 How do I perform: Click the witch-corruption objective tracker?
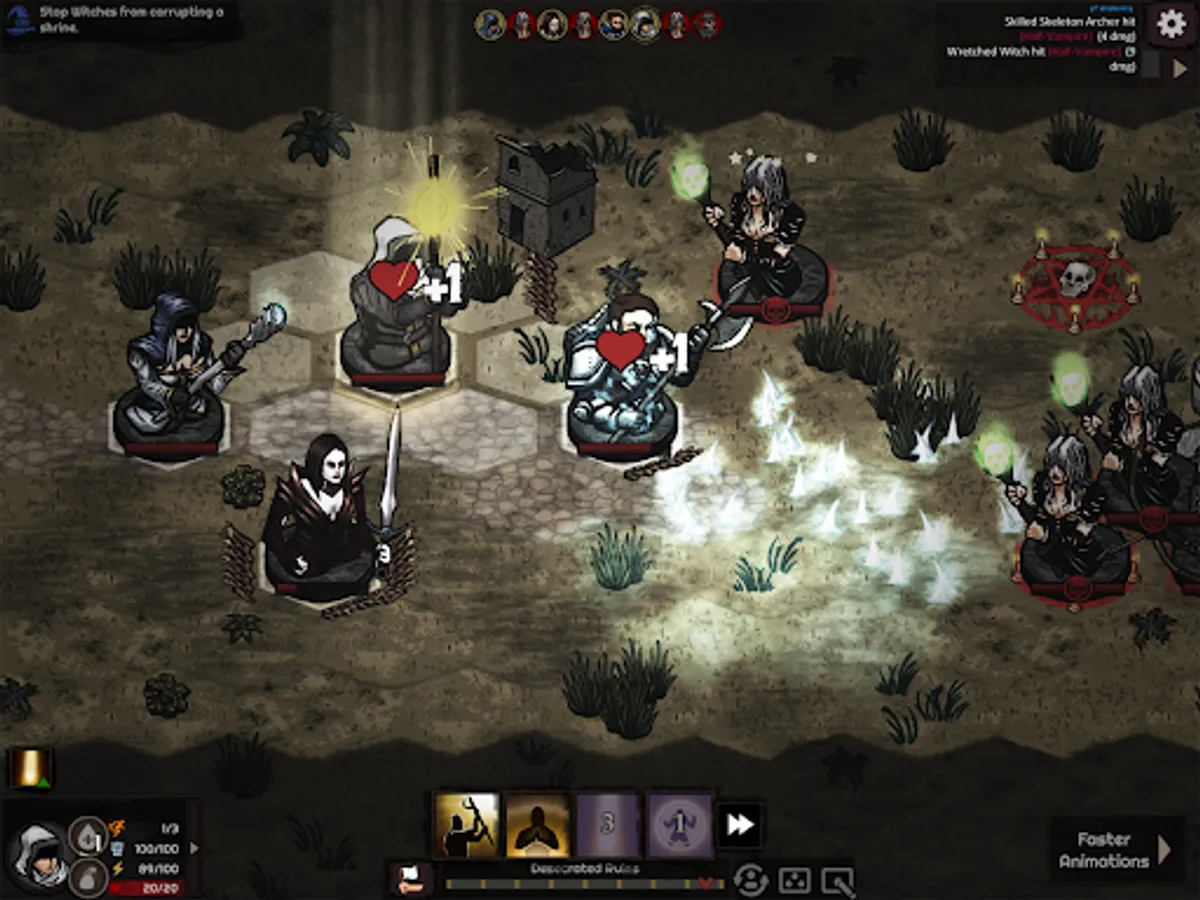(120, 19)
